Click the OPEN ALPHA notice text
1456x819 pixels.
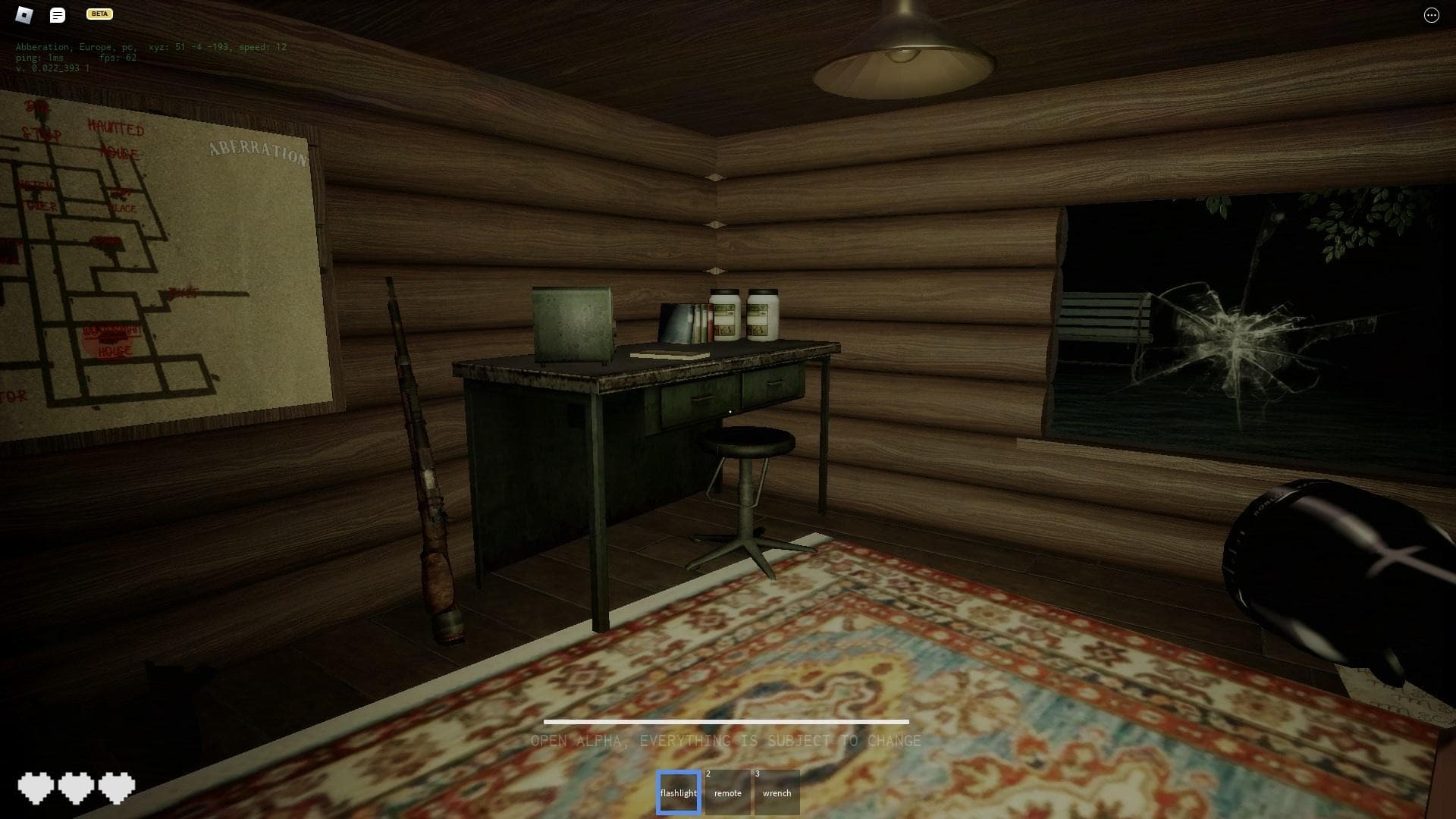pyautogui.click(x=726, y=741)
